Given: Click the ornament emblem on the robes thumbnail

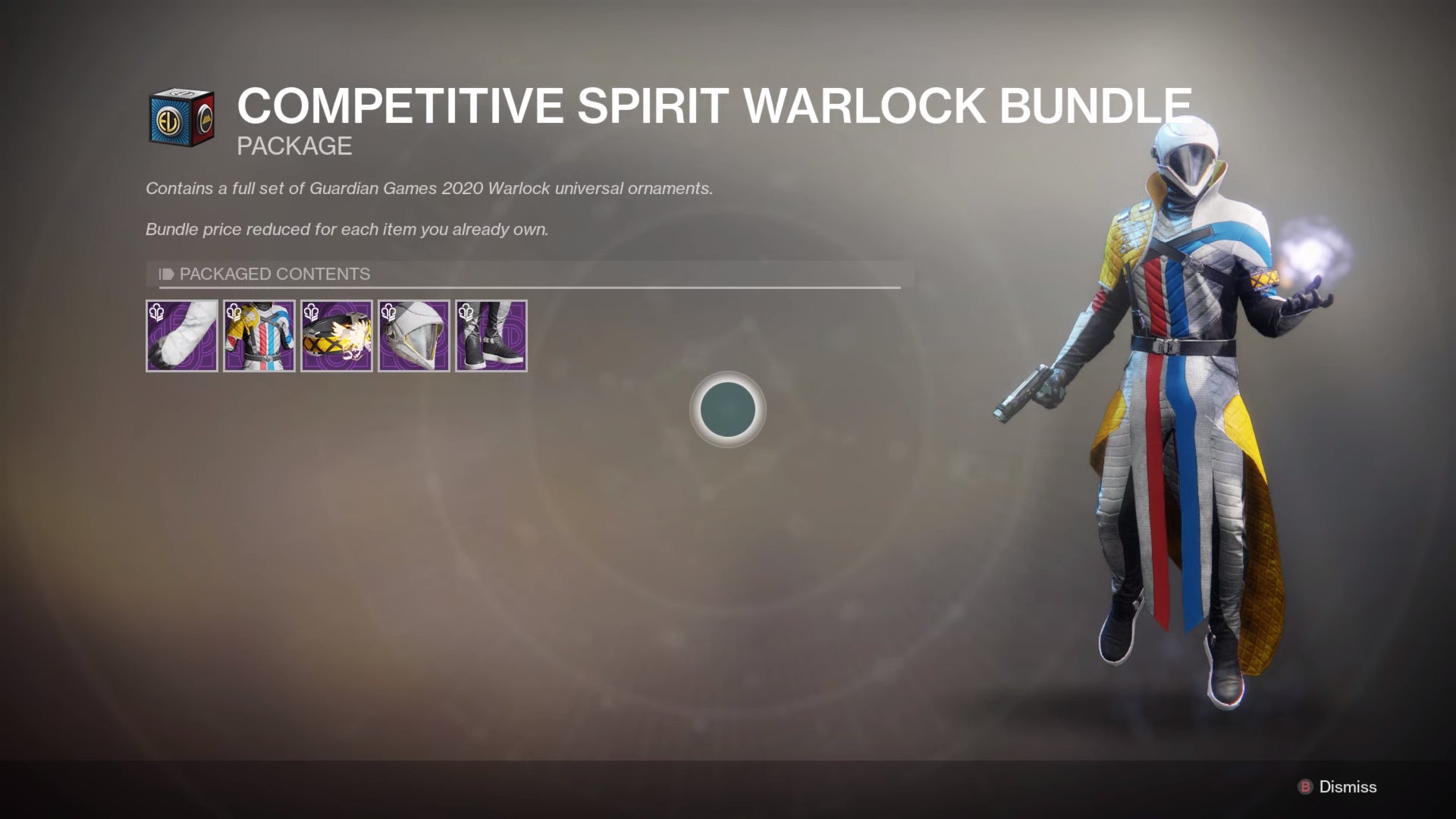Looking at the screenshot, I should coord(234,312).
